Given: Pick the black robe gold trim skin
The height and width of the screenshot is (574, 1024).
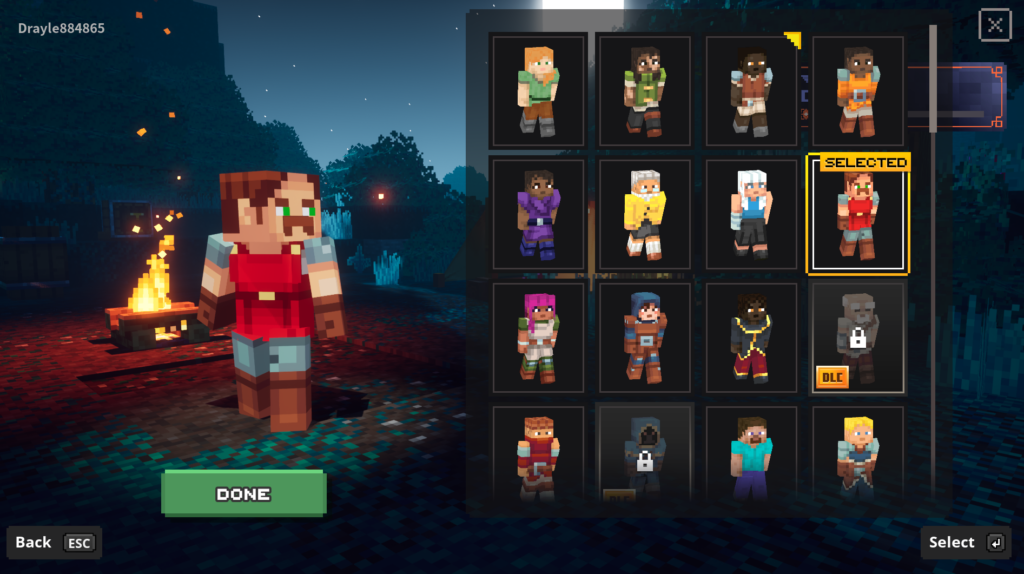Looking at the screenshot, I should coord(751,337).
